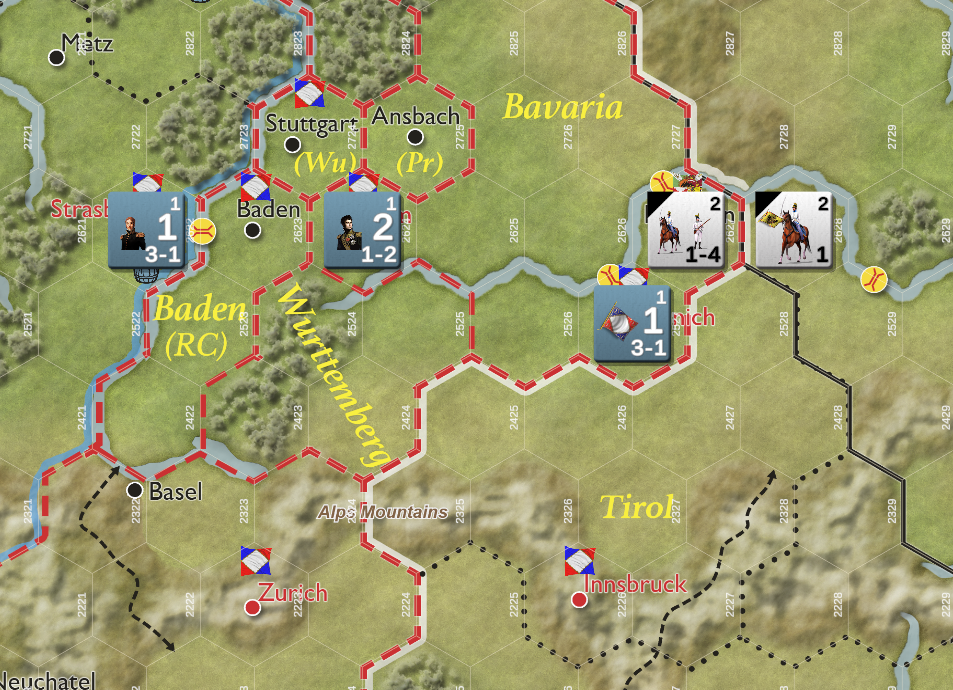The width and height of the screenshot is (953, 690).
Task: Select the Austrian cavalry counter with yellow banner
Action: (793, 230)
